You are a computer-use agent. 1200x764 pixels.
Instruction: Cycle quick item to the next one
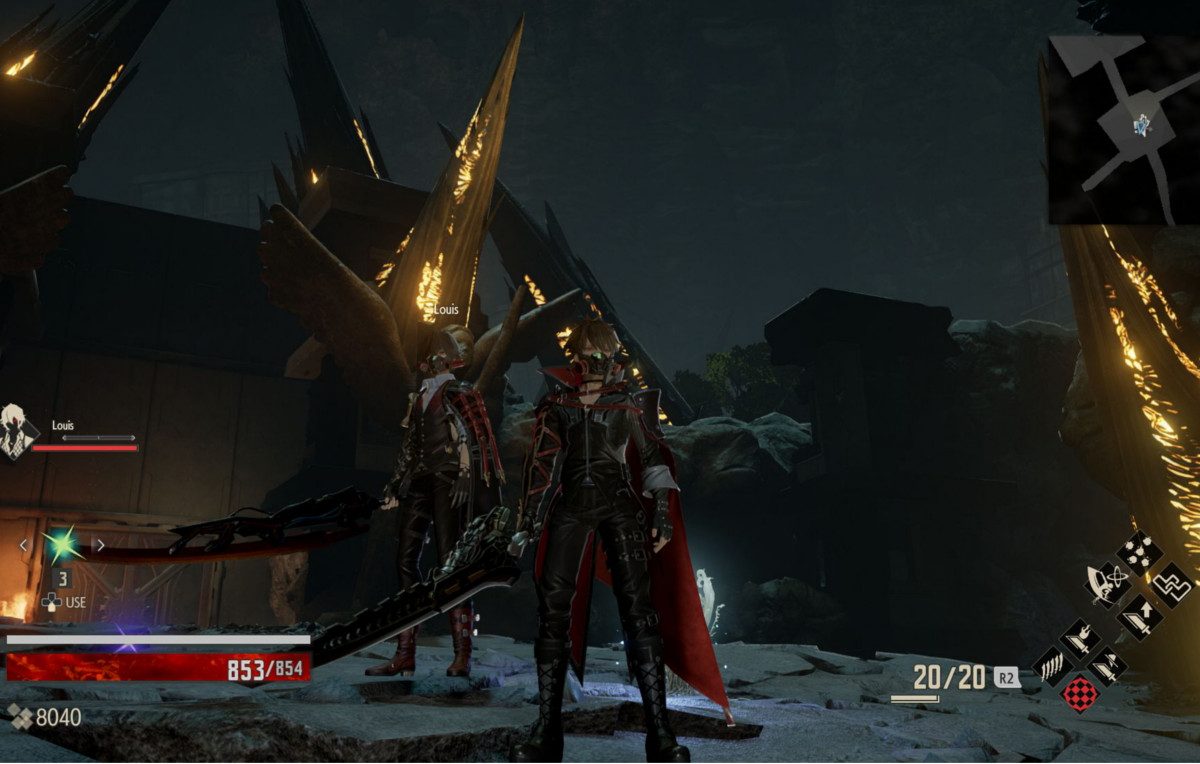click(100, 545)
